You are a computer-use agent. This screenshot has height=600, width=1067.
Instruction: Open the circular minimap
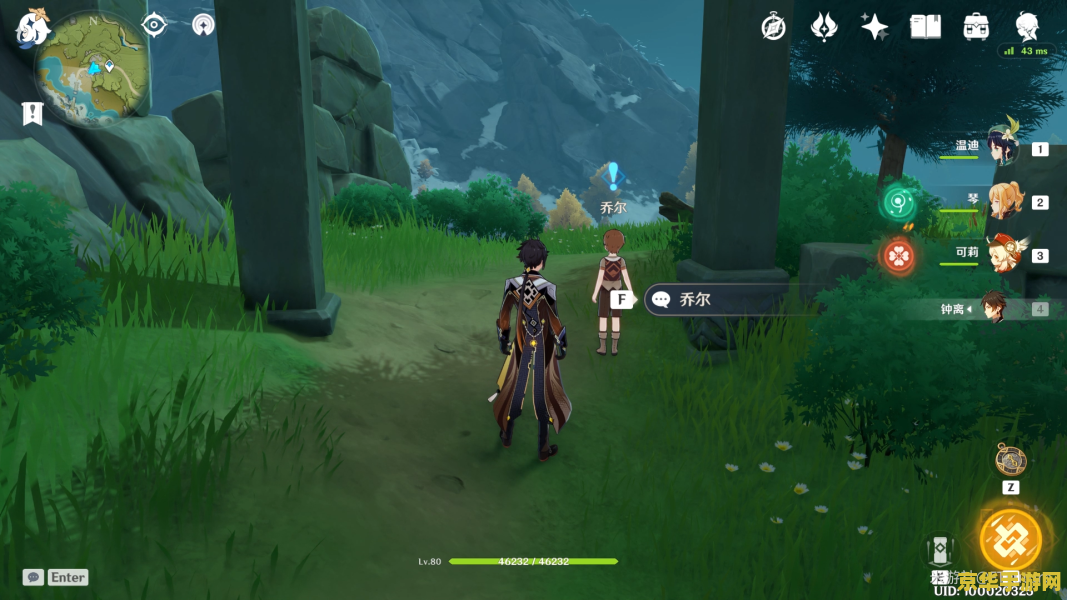(x=92, y=68)
